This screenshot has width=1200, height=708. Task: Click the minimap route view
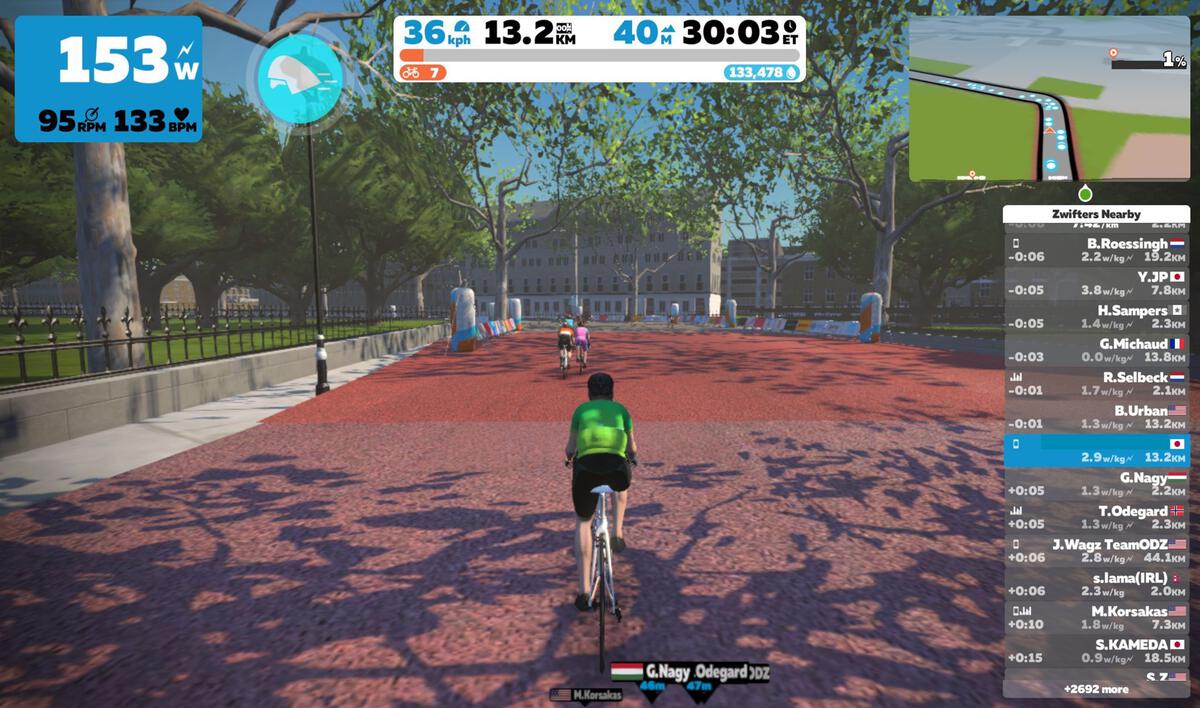click(1048, 98)
